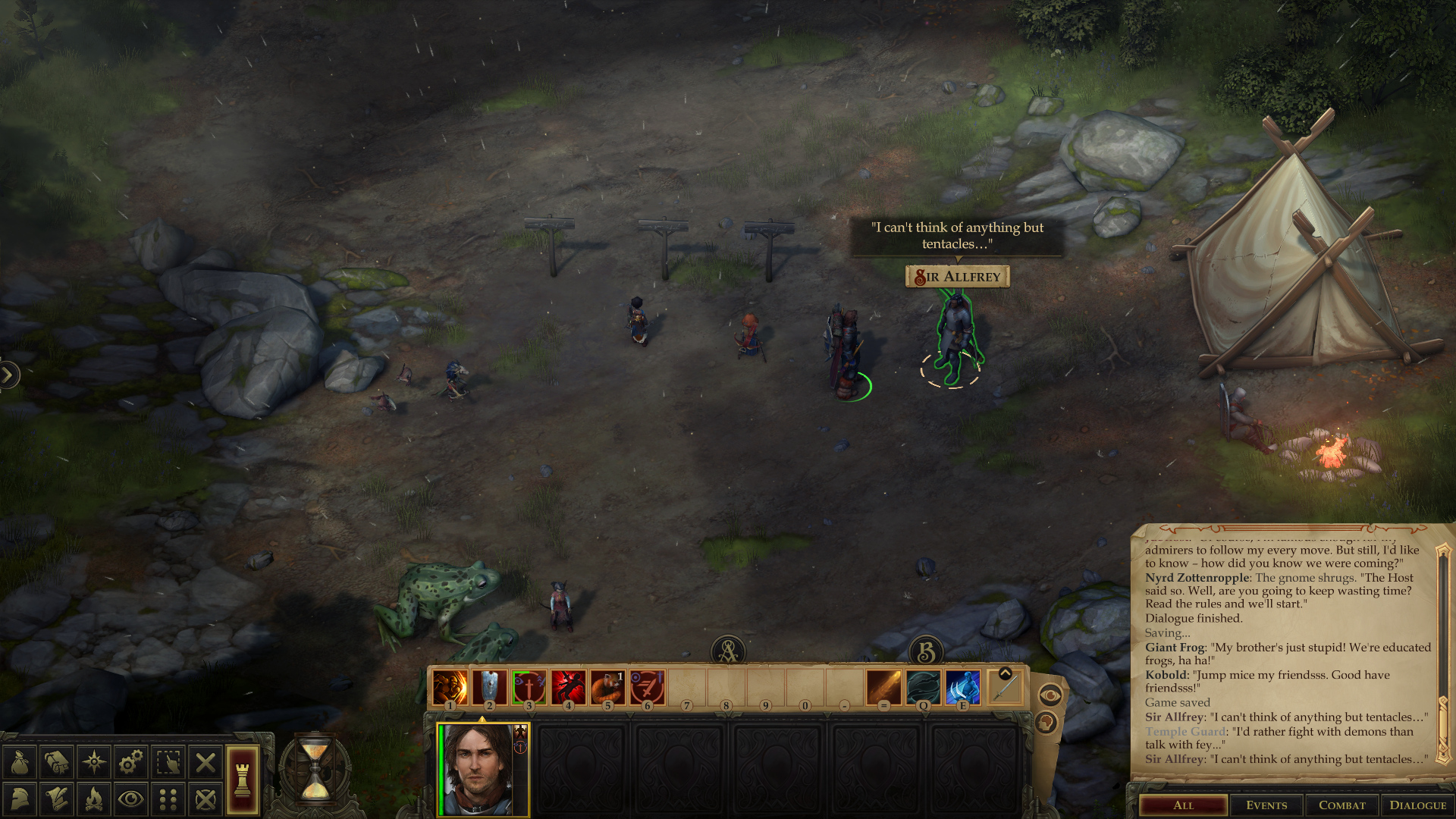Click the select-all dashed box icon

tap(168, 762)
